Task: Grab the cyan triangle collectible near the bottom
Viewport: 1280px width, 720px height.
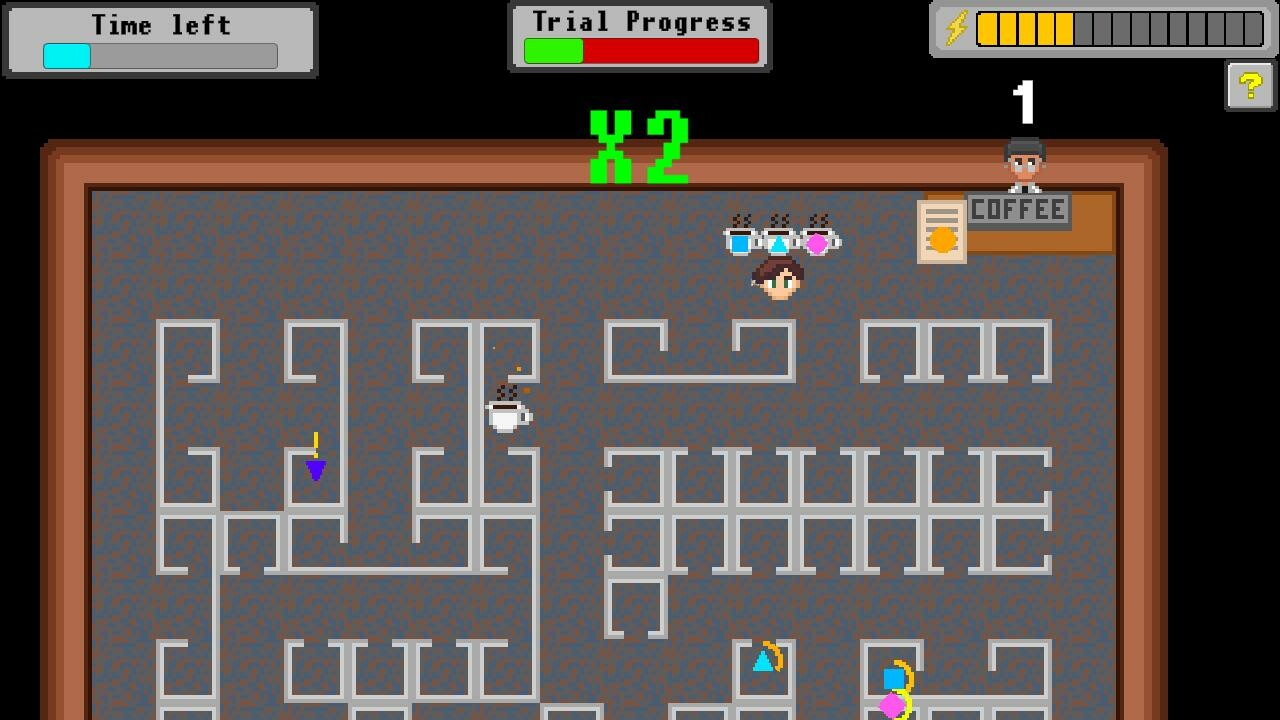Action: click(764, 661)
